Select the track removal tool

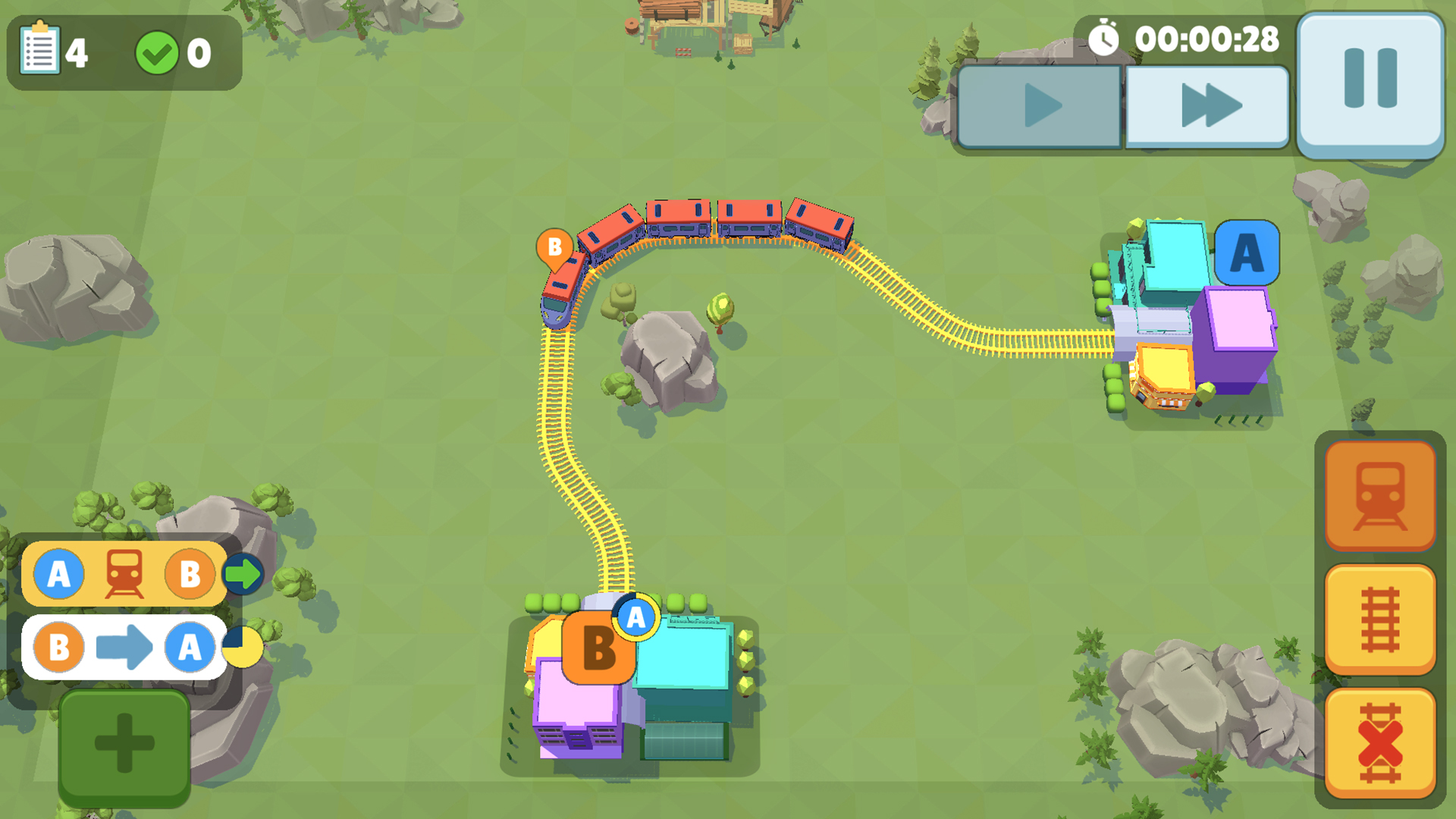[1379, 739]
